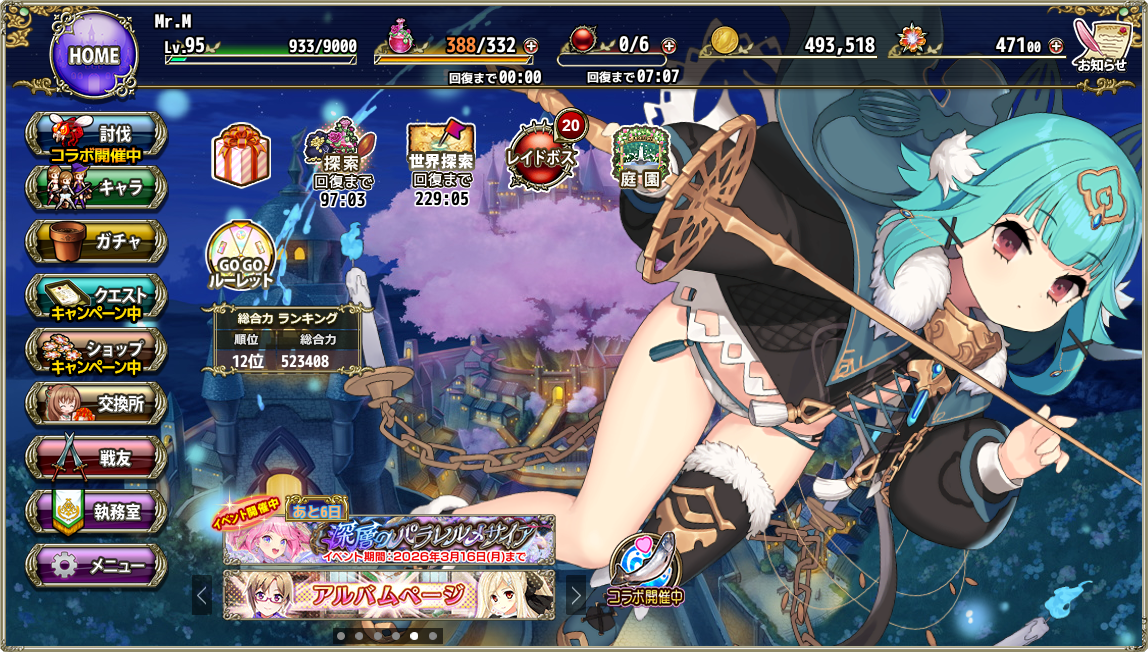Open the メニュー gear menu

[97, 567]
